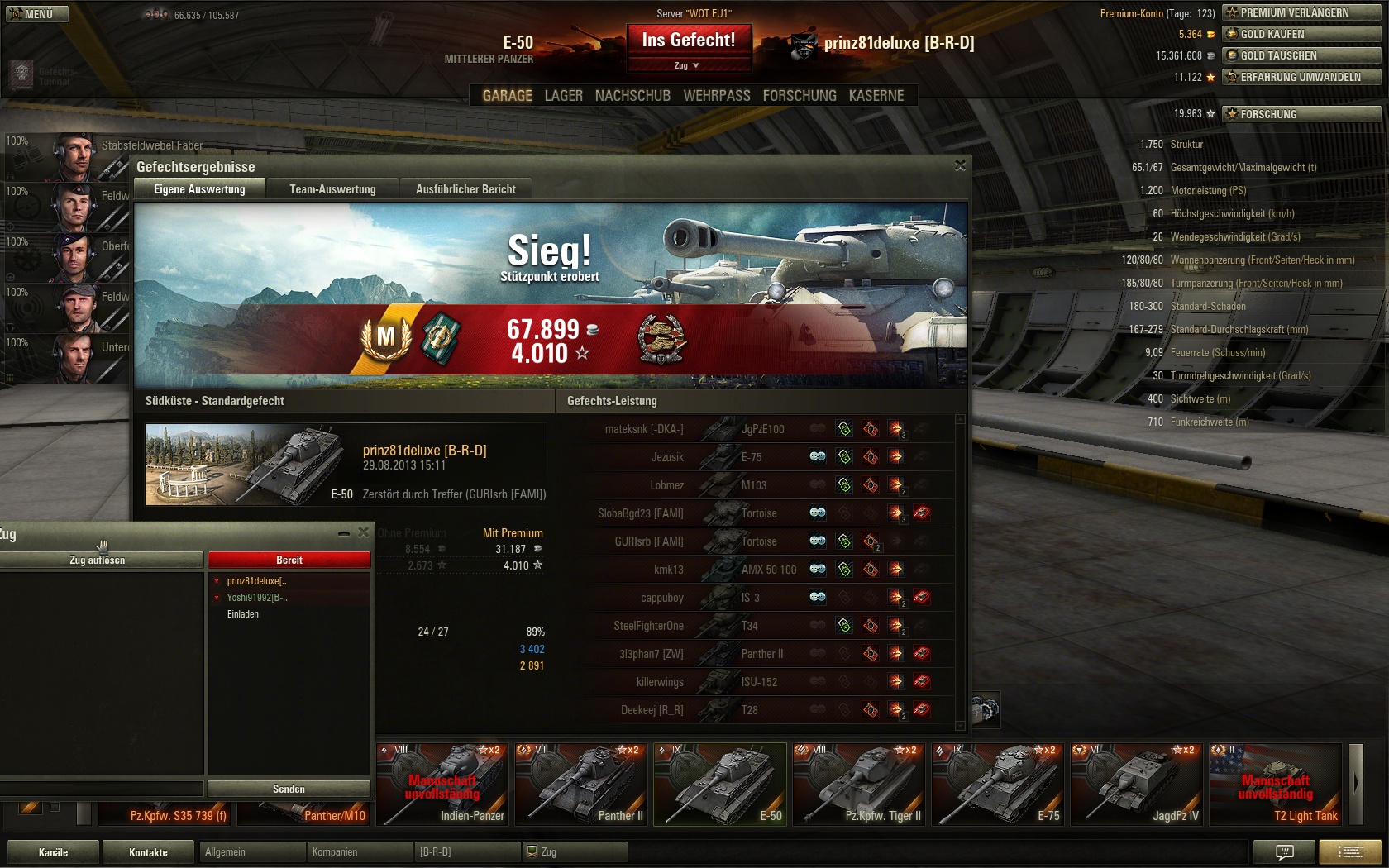Viewport: 1389px width, 868px height.
Task: Close the Gefechtsergebnisse window
Action: [960, 166]
